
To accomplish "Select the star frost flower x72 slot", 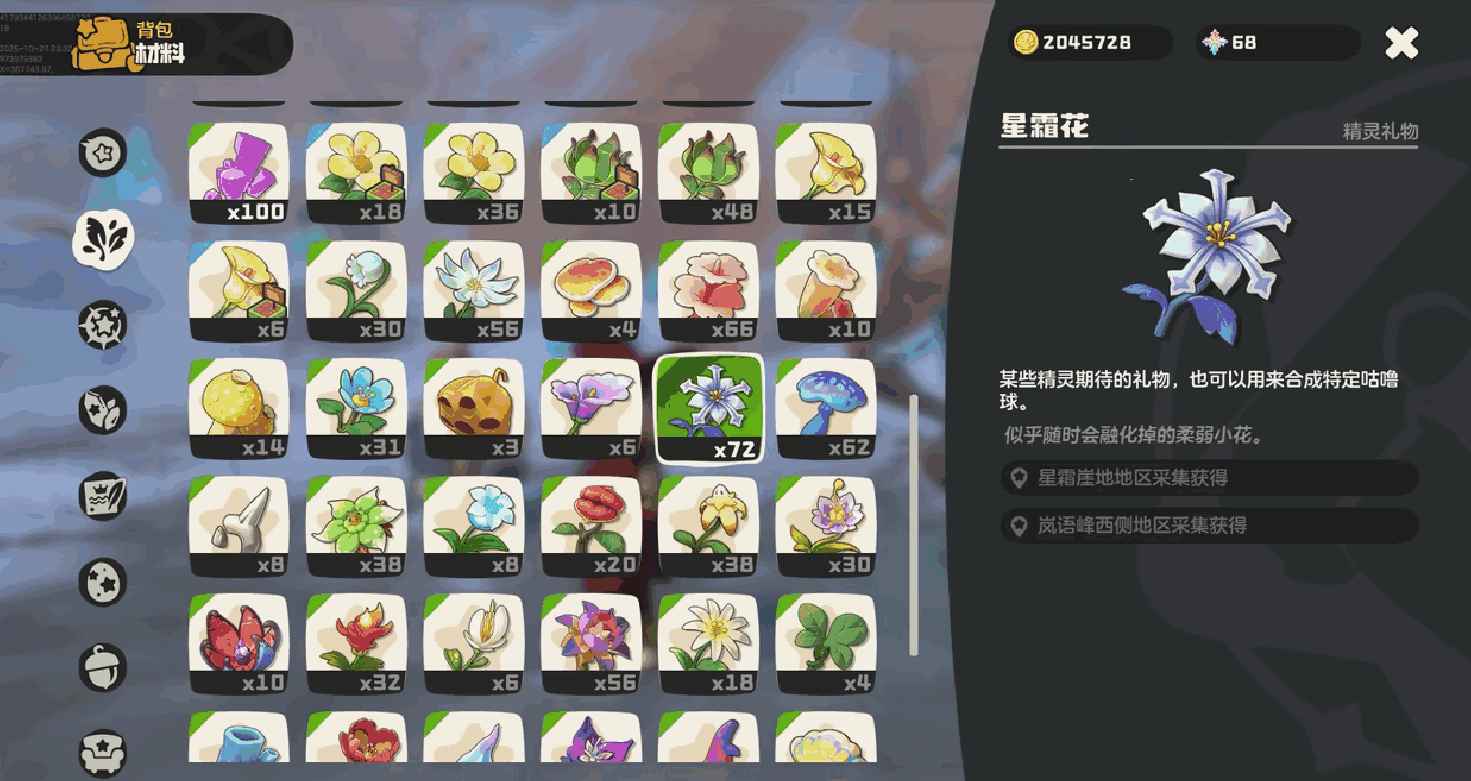I will [708, 409].
